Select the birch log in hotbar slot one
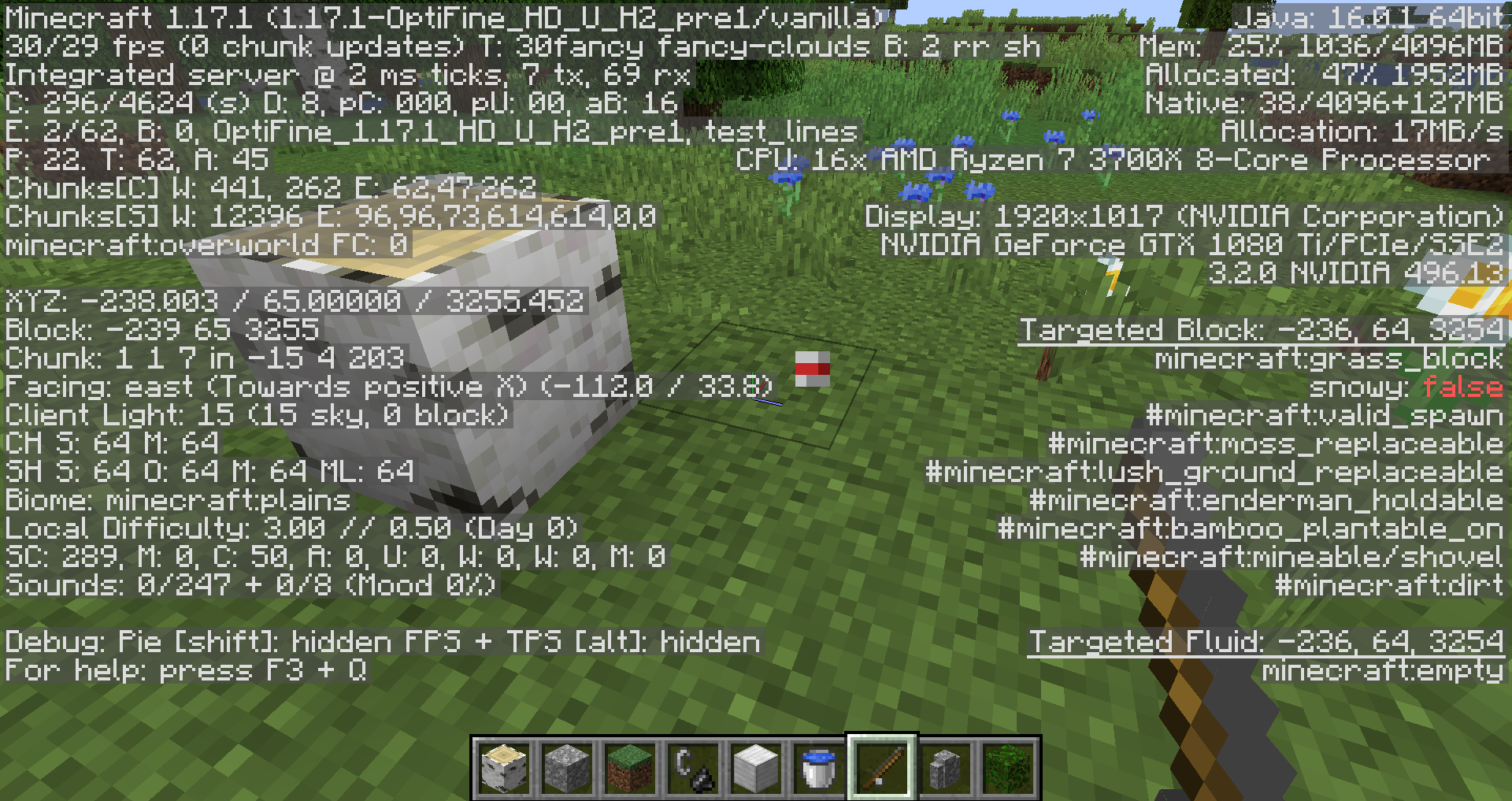Viewport: 1512px width, 801px height. point(505,765)
